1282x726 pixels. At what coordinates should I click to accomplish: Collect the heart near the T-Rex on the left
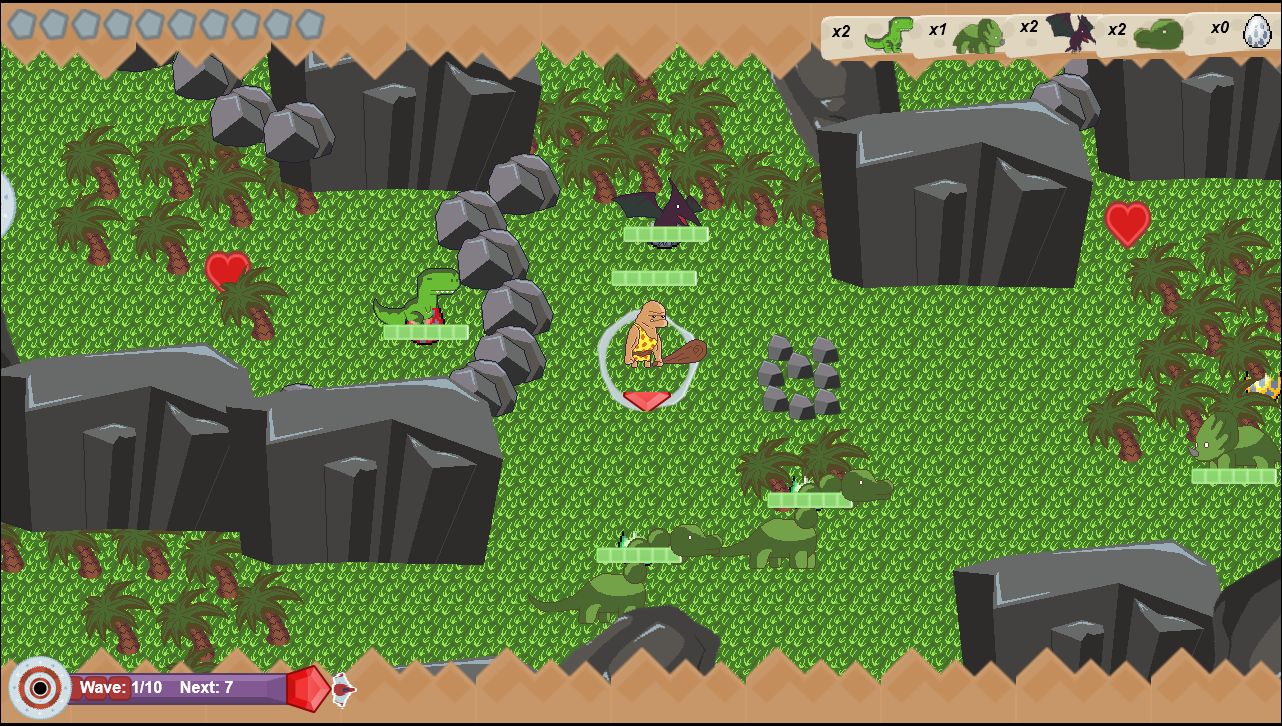(228, 271)
